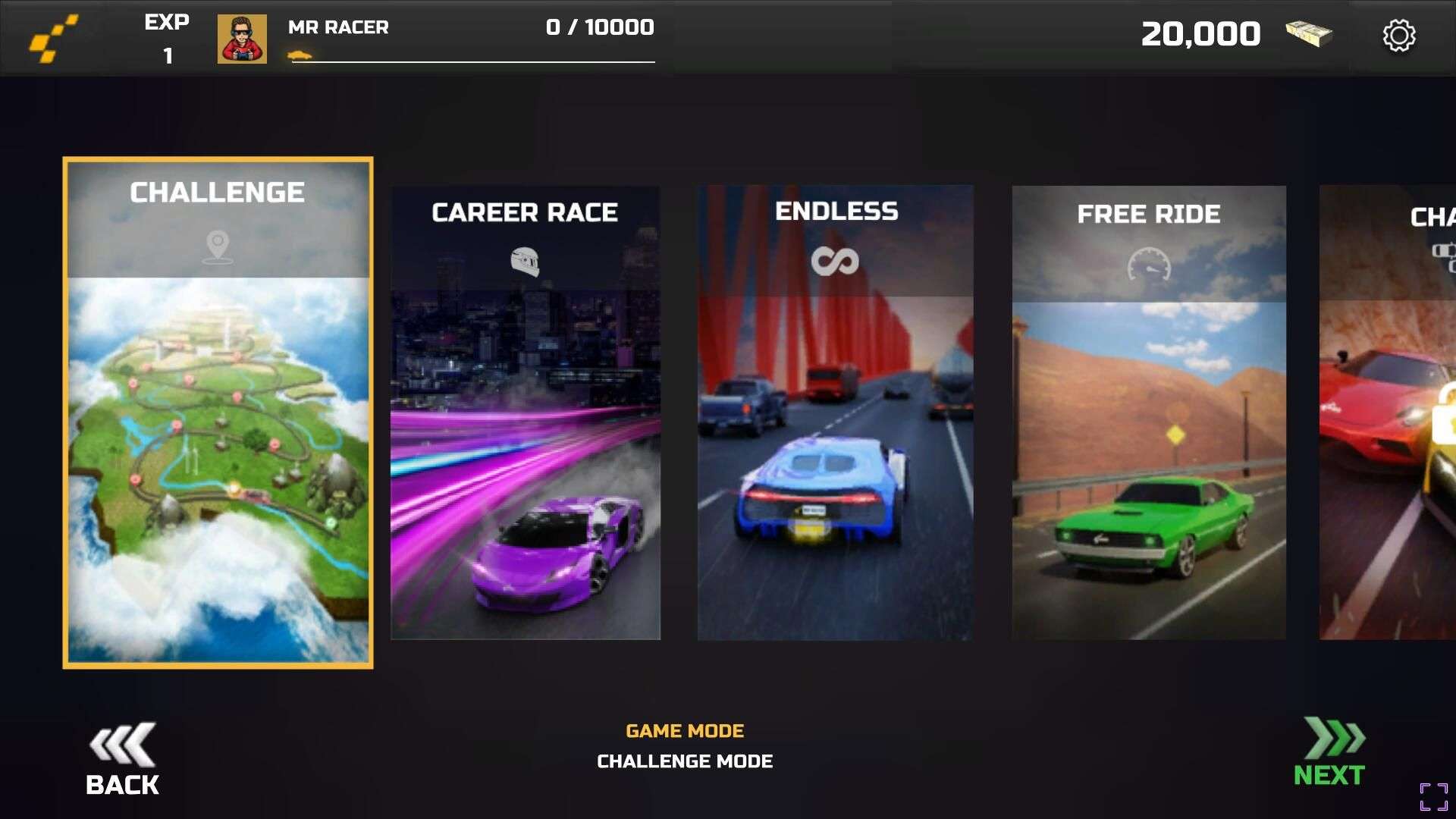Image resolution: width=1456 pixels, height=819 pixels.
Task: Select the Free Ride mode card
Action: tap(1148, 413)
